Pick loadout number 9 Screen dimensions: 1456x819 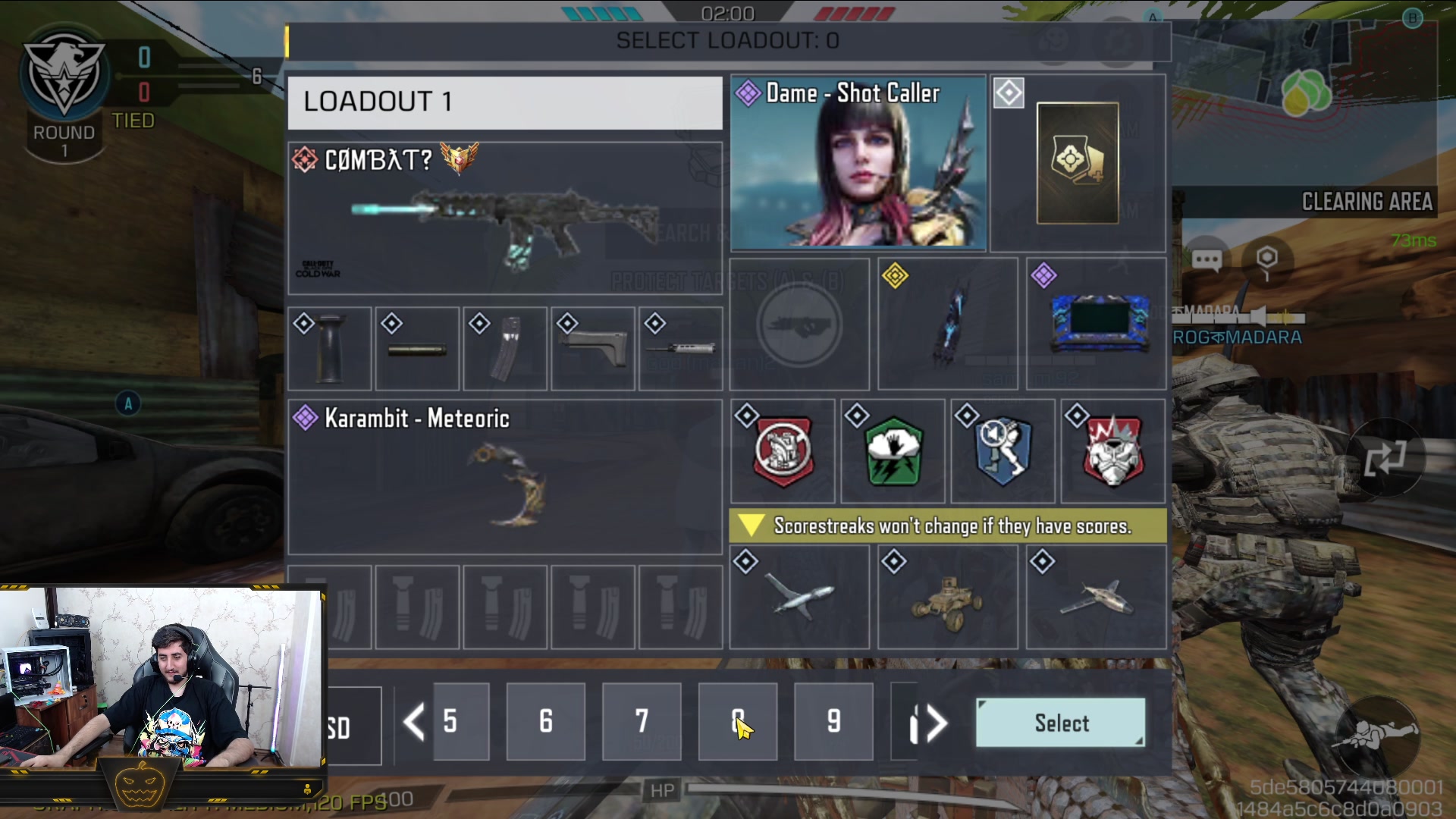833,721
